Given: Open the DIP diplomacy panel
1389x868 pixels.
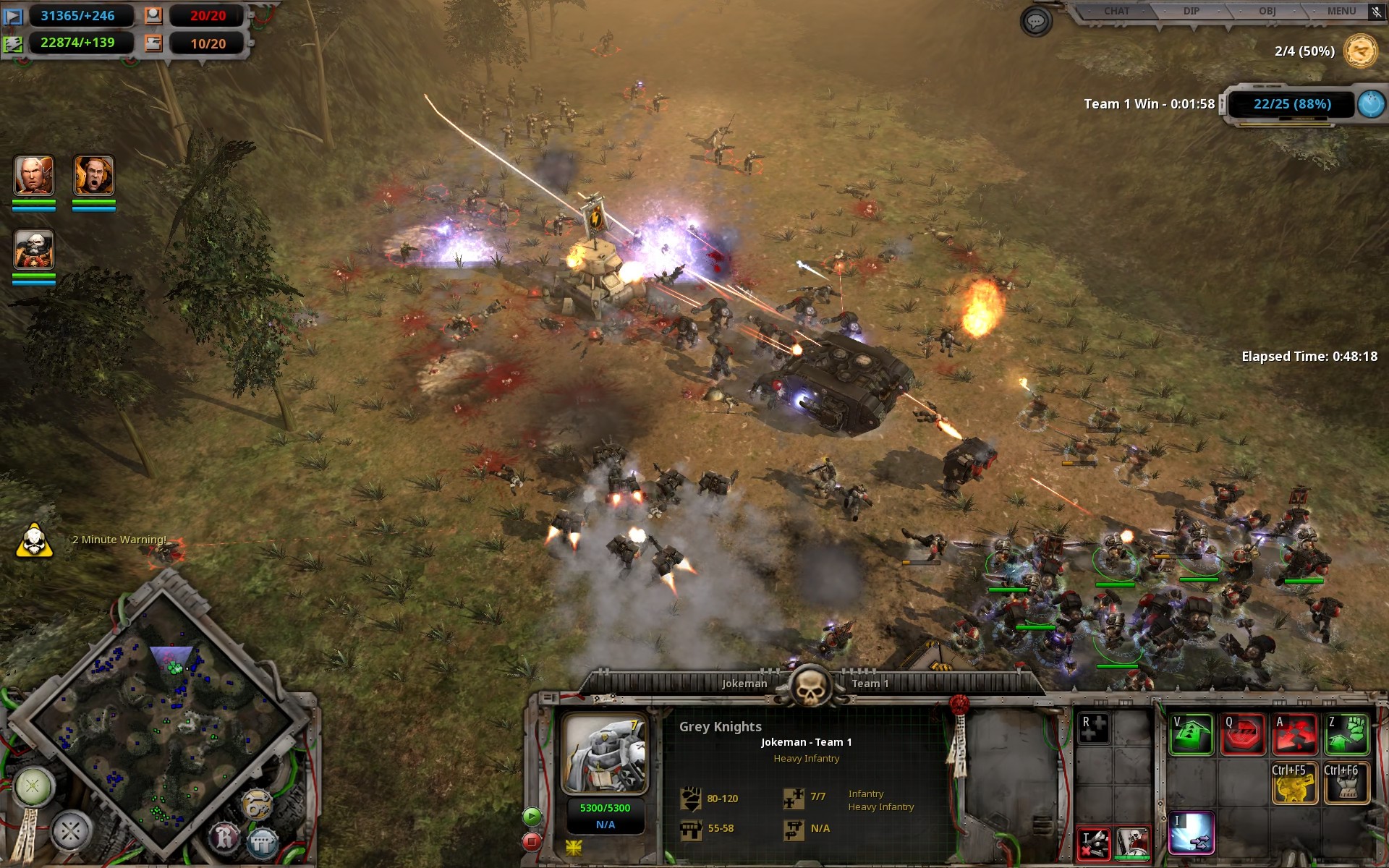Looking at the screenshot, I should coord(1191,12).
